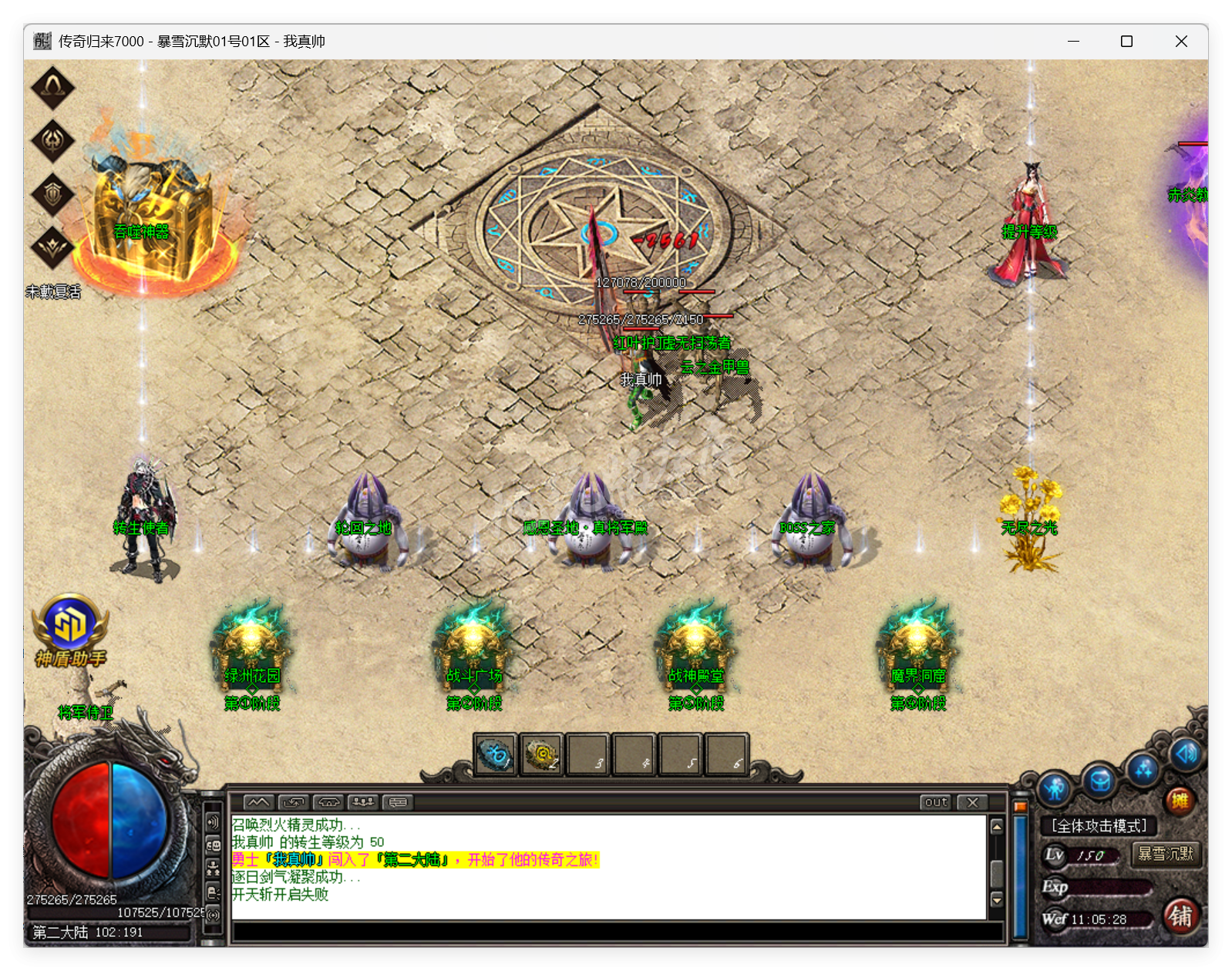Switch to the group chat channel icon
This screenshot has width=1232, height=971.
362,803
